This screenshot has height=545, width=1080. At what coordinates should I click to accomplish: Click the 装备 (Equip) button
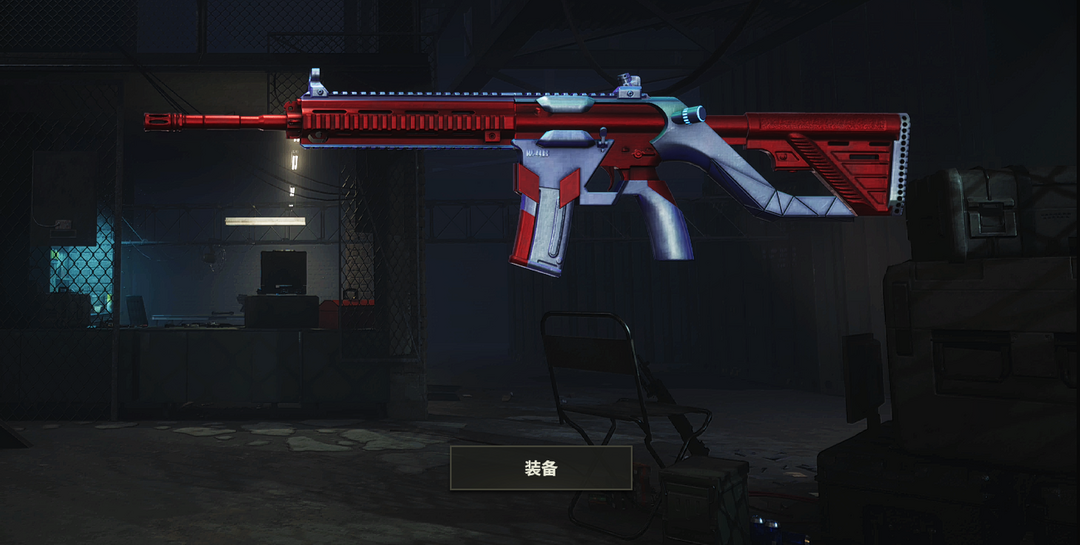(541, 468)
